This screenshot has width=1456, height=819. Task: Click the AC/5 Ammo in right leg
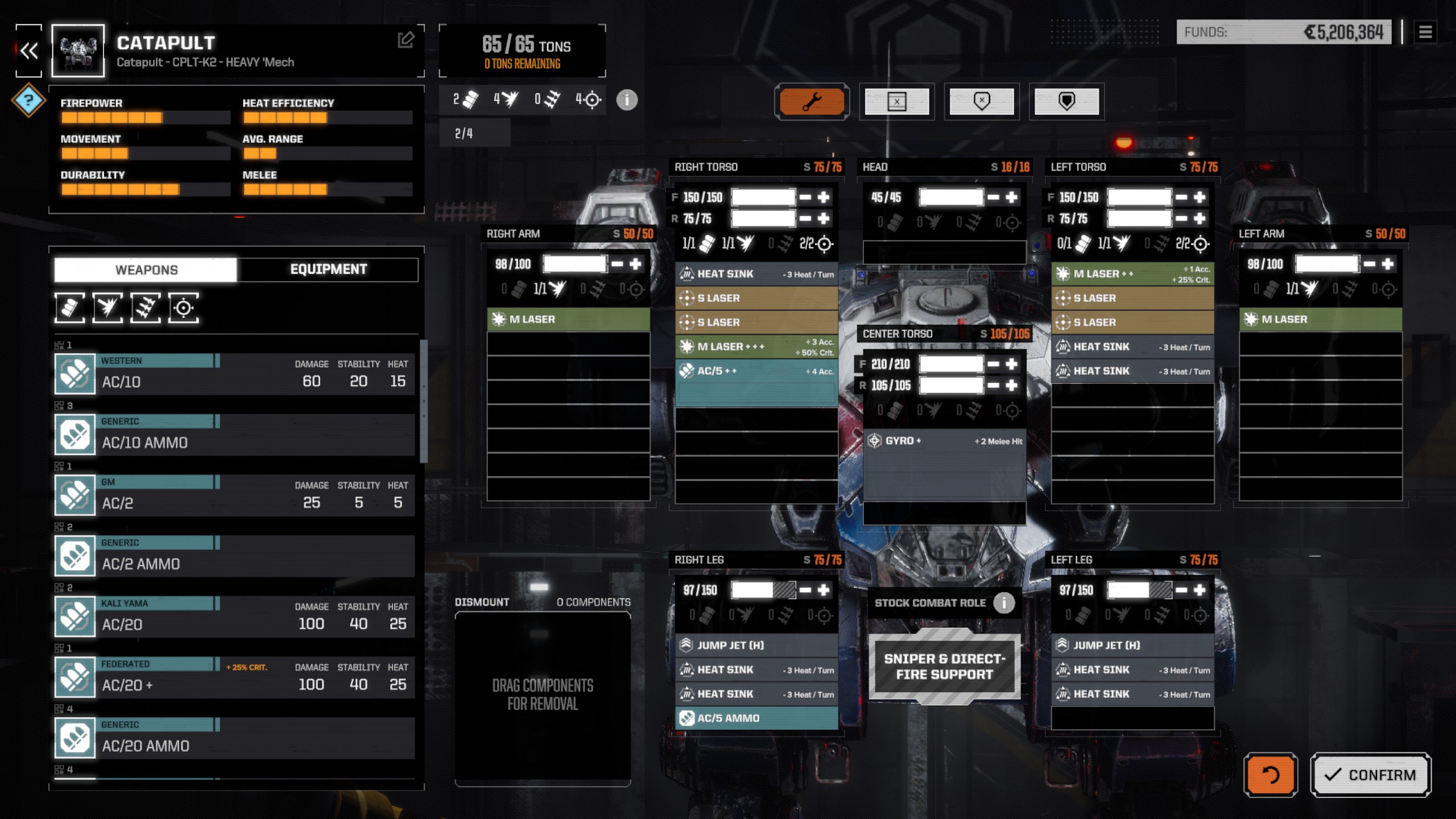point(756,718)
